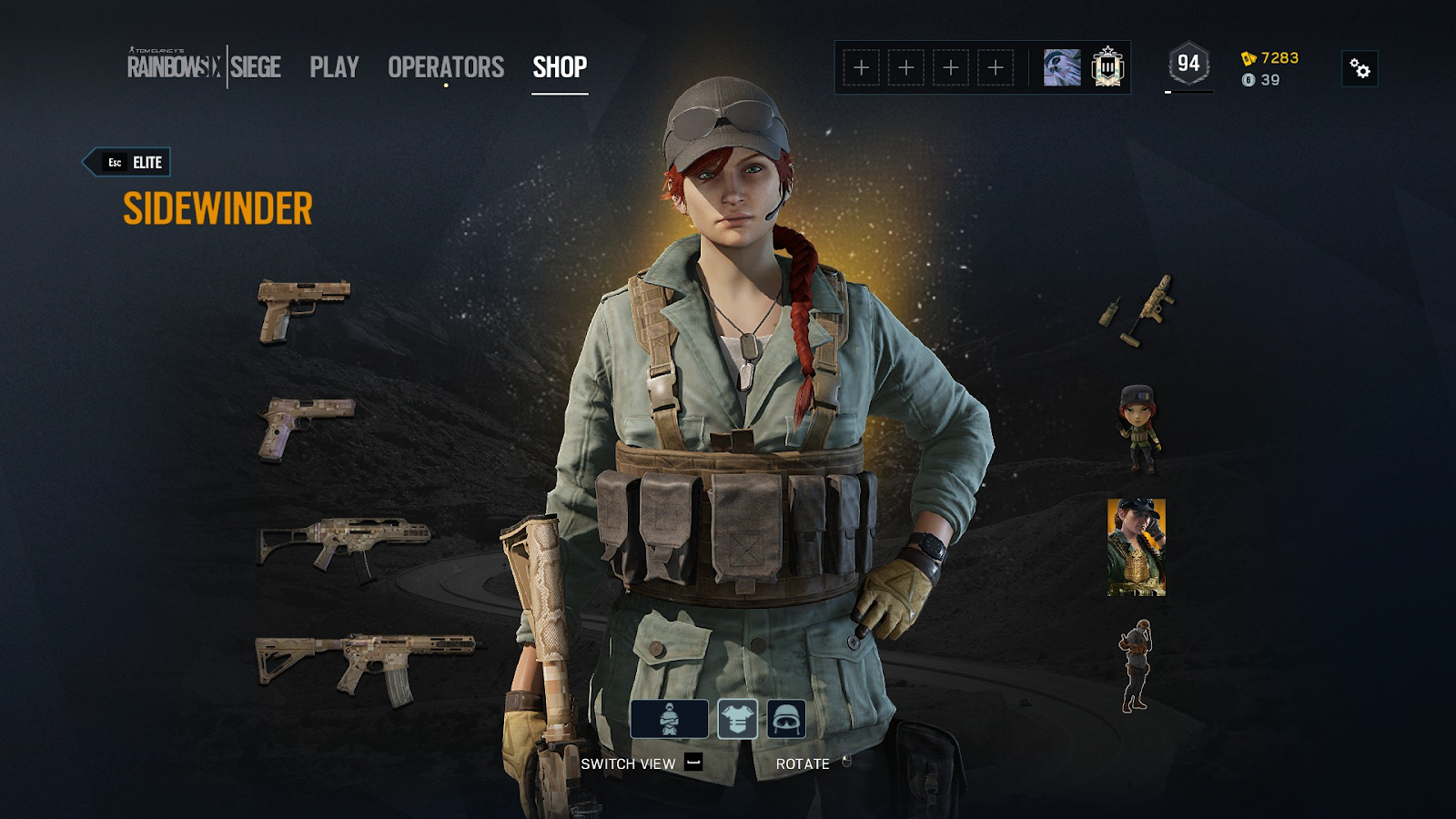The image size is (1456, 819).
Task: Switch to the headgear view
Action: click(786, 719)
